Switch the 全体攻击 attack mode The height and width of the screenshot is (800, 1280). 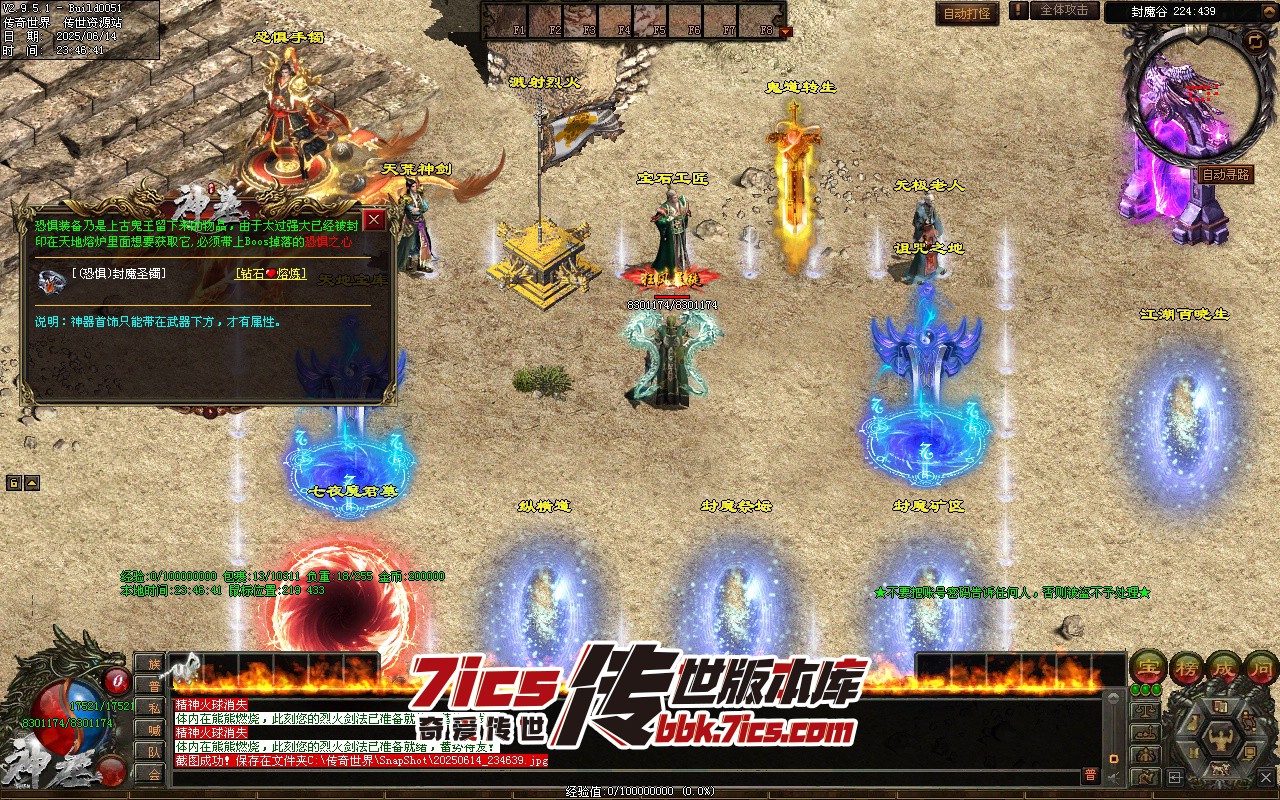coord(1064,11)
